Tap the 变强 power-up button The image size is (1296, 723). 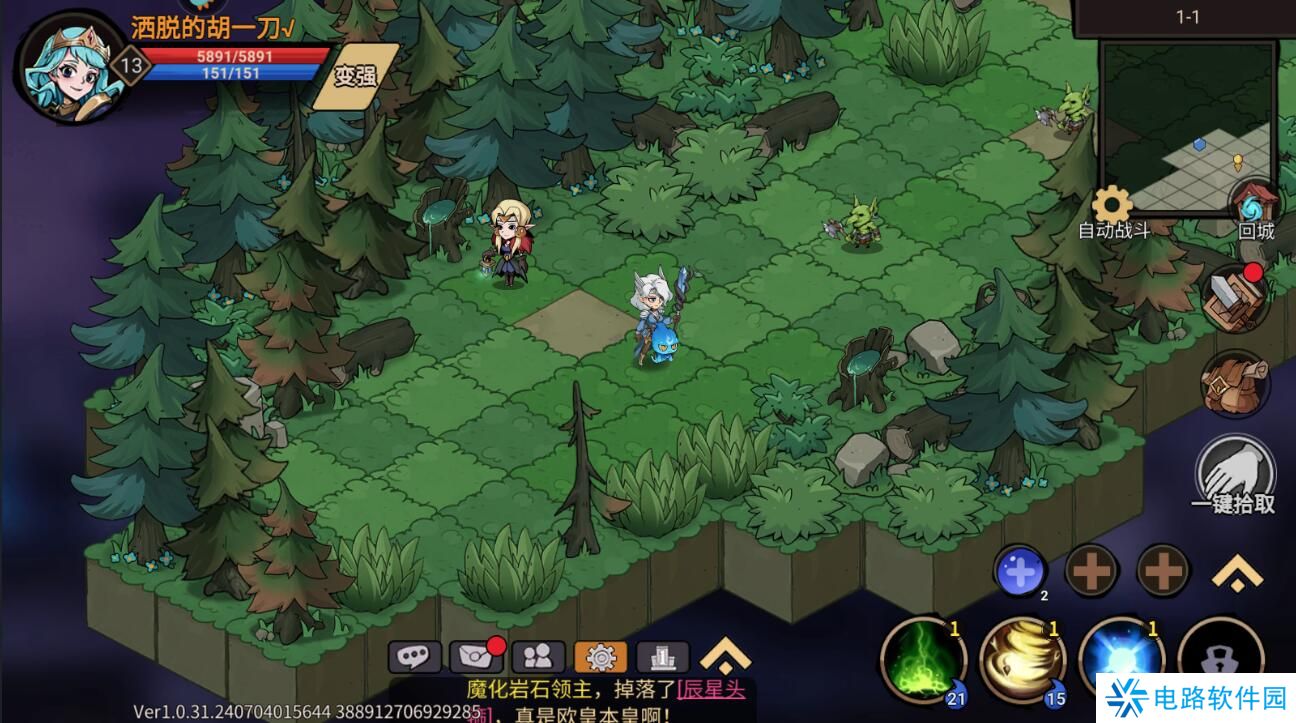tap(356, 76)
